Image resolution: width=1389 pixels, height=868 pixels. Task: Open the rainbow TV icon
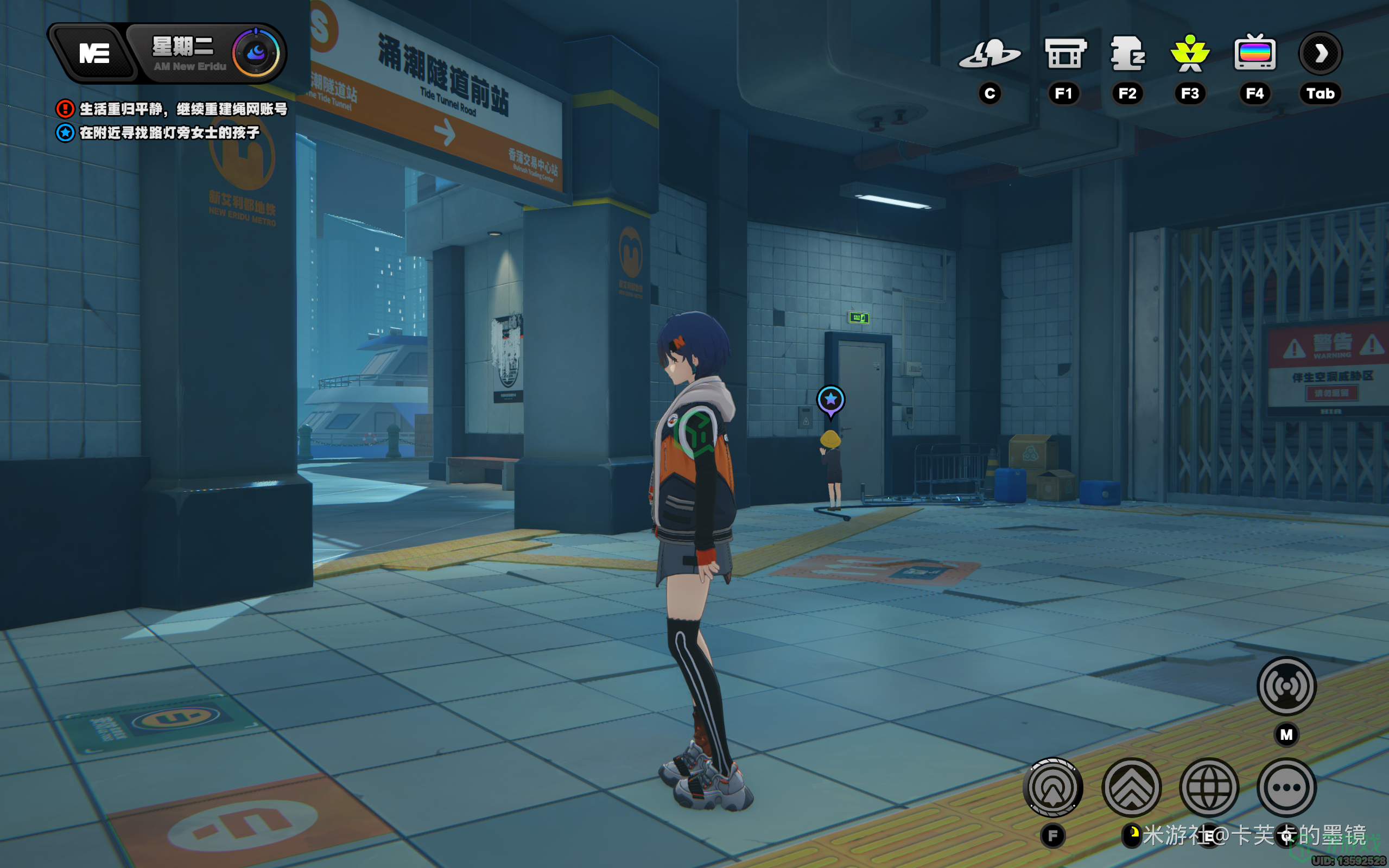[1255, 54]
